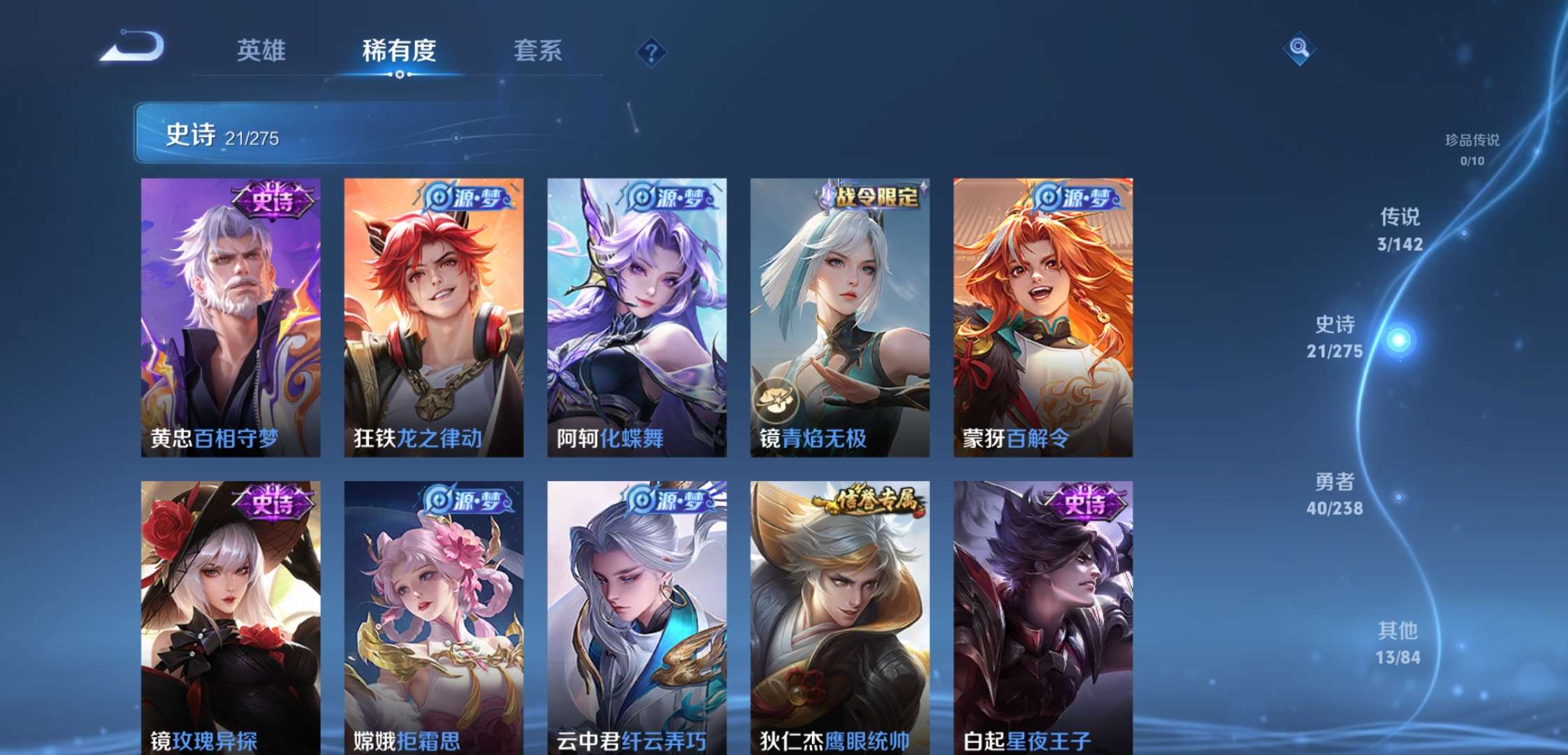1568x755 pixels.
Task: Open the search magnifier icon
Action: 1301,49
